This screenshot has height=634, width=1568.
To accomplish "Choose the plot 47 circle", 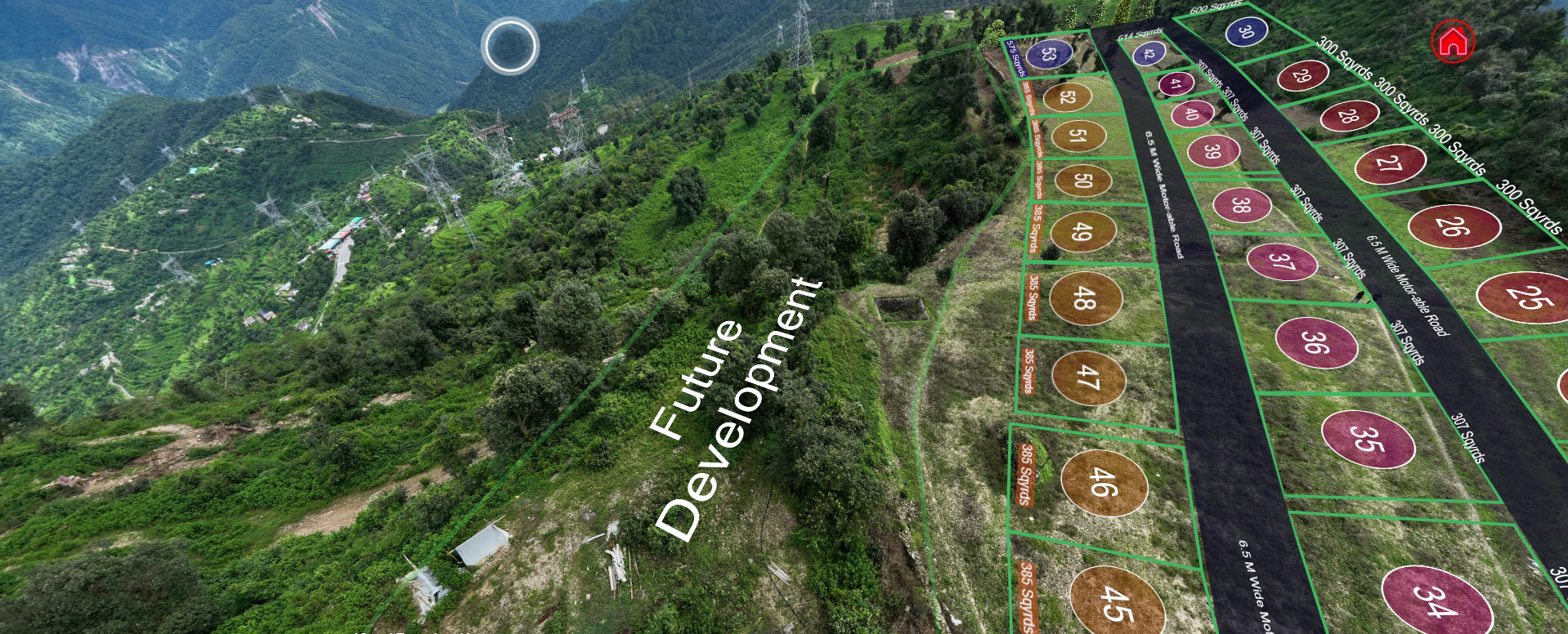I will [1088, 377].
